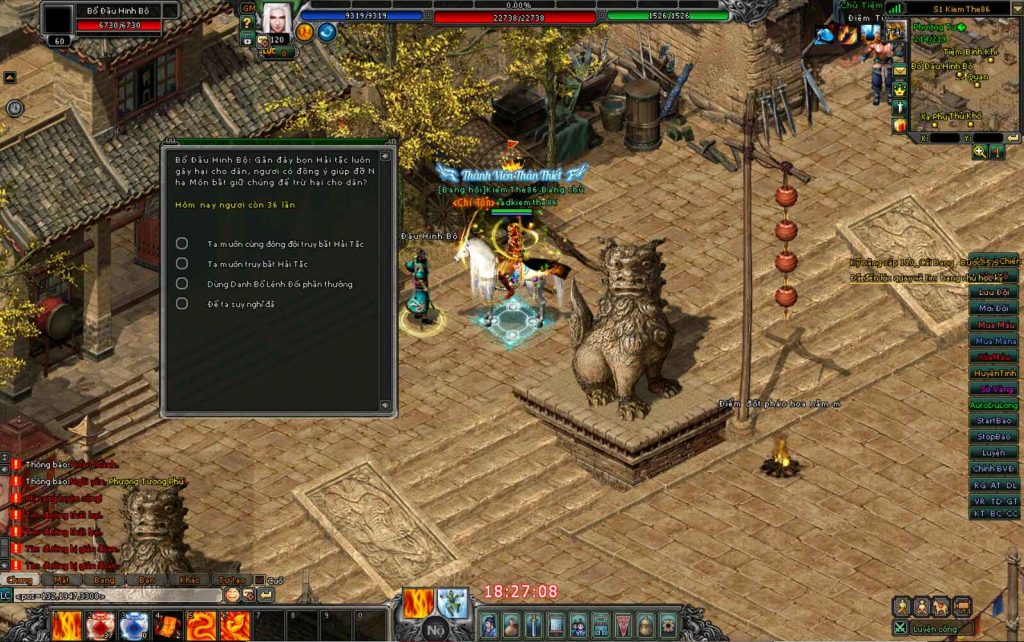
Task: Use the red potion in hotbar slot 2
Action: pos(100,625)
